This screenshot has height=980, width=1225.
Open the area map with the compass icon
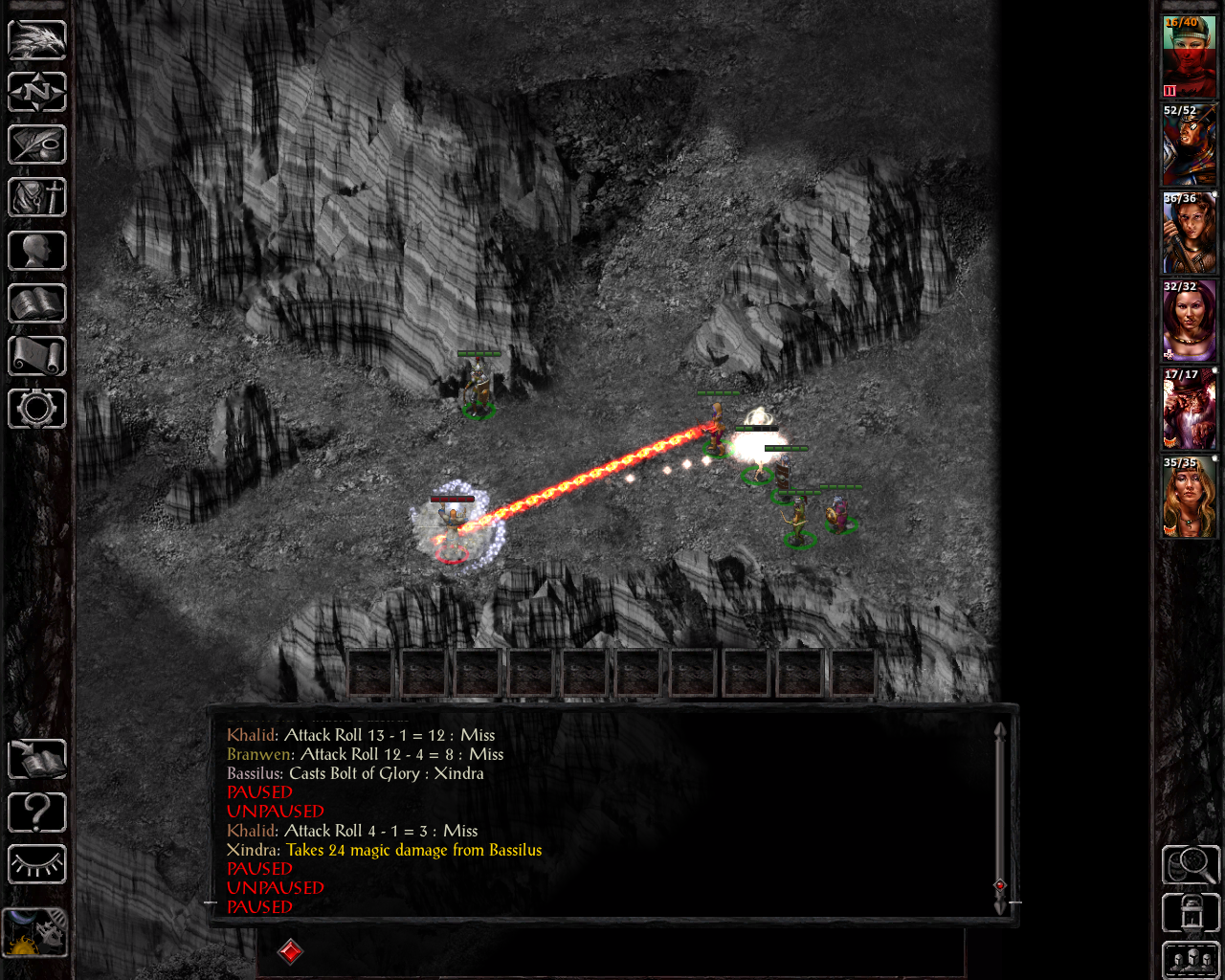coord(37,93)
